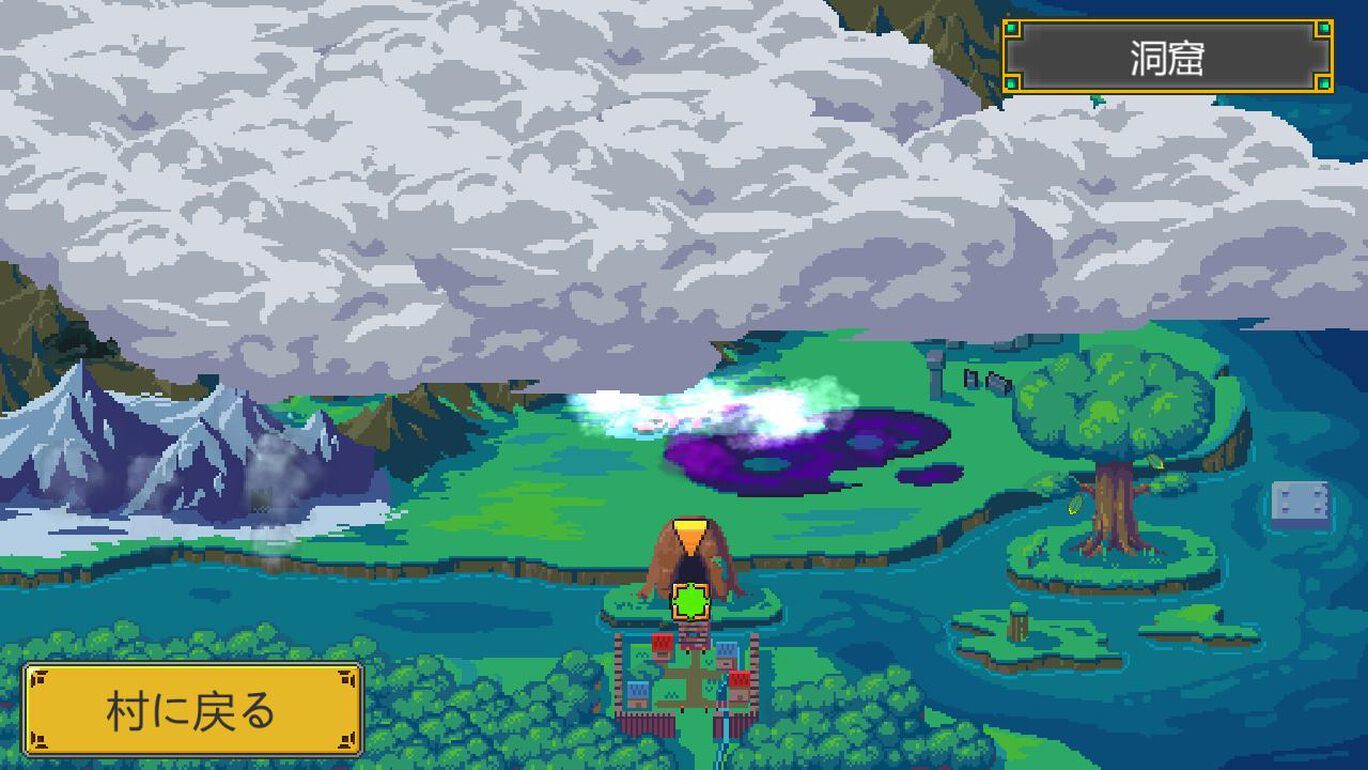The image size is (1368, 770).
Task: Click the red-roofed house in the village
Action: point(662,645)
